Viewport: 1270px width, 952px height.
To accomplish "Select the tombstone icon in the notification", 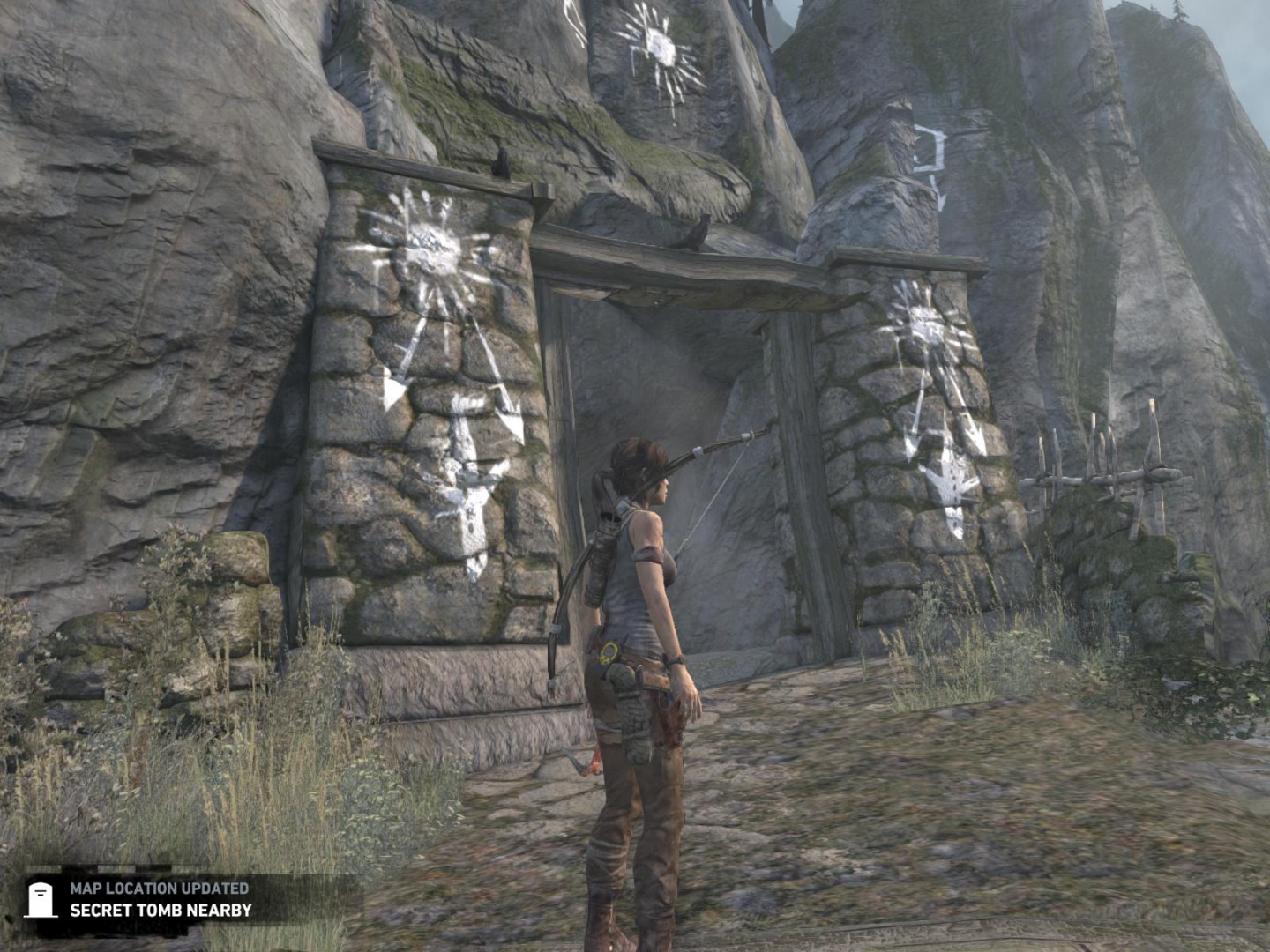I will pyautogui.click(x=41, y=899).
